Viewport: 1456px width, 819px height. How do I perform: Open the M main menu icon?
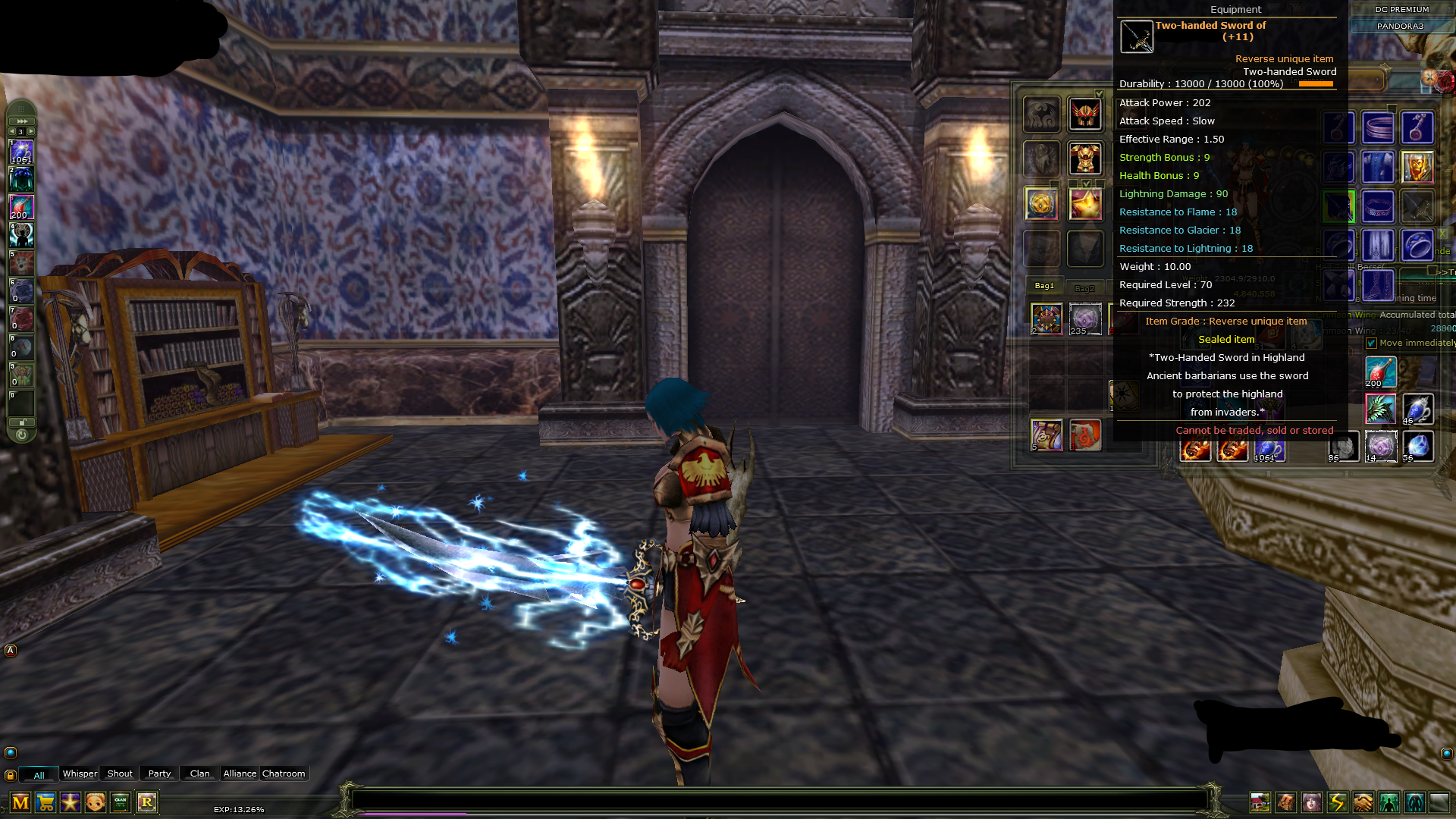pyautogui.click(x=20, y=801)
